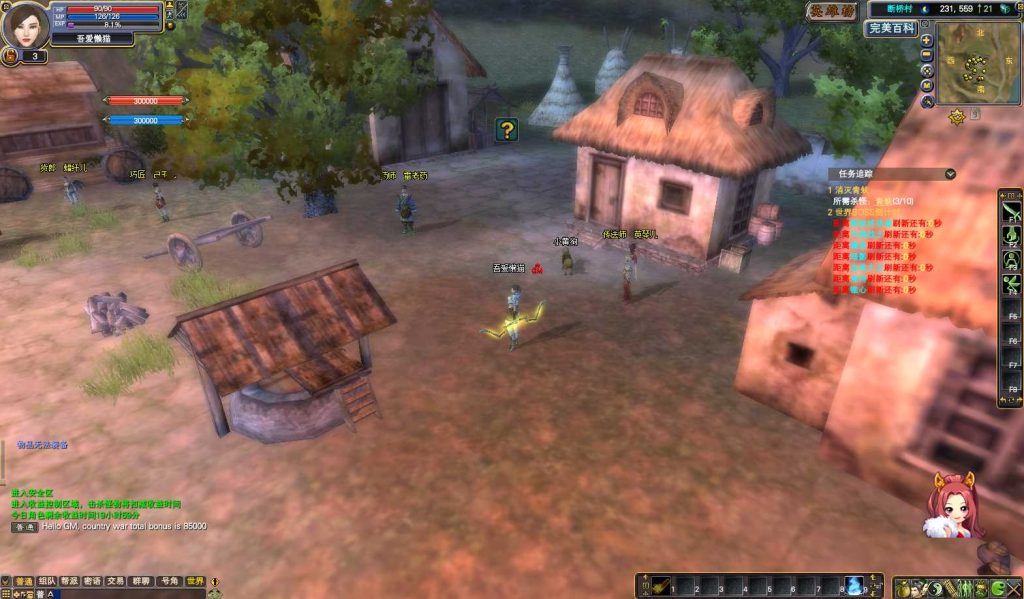The height and width of the screenshot is (599, 1024).
Task: Use the yellow weapon attack hotbar slot
Action: coord(660,586)
